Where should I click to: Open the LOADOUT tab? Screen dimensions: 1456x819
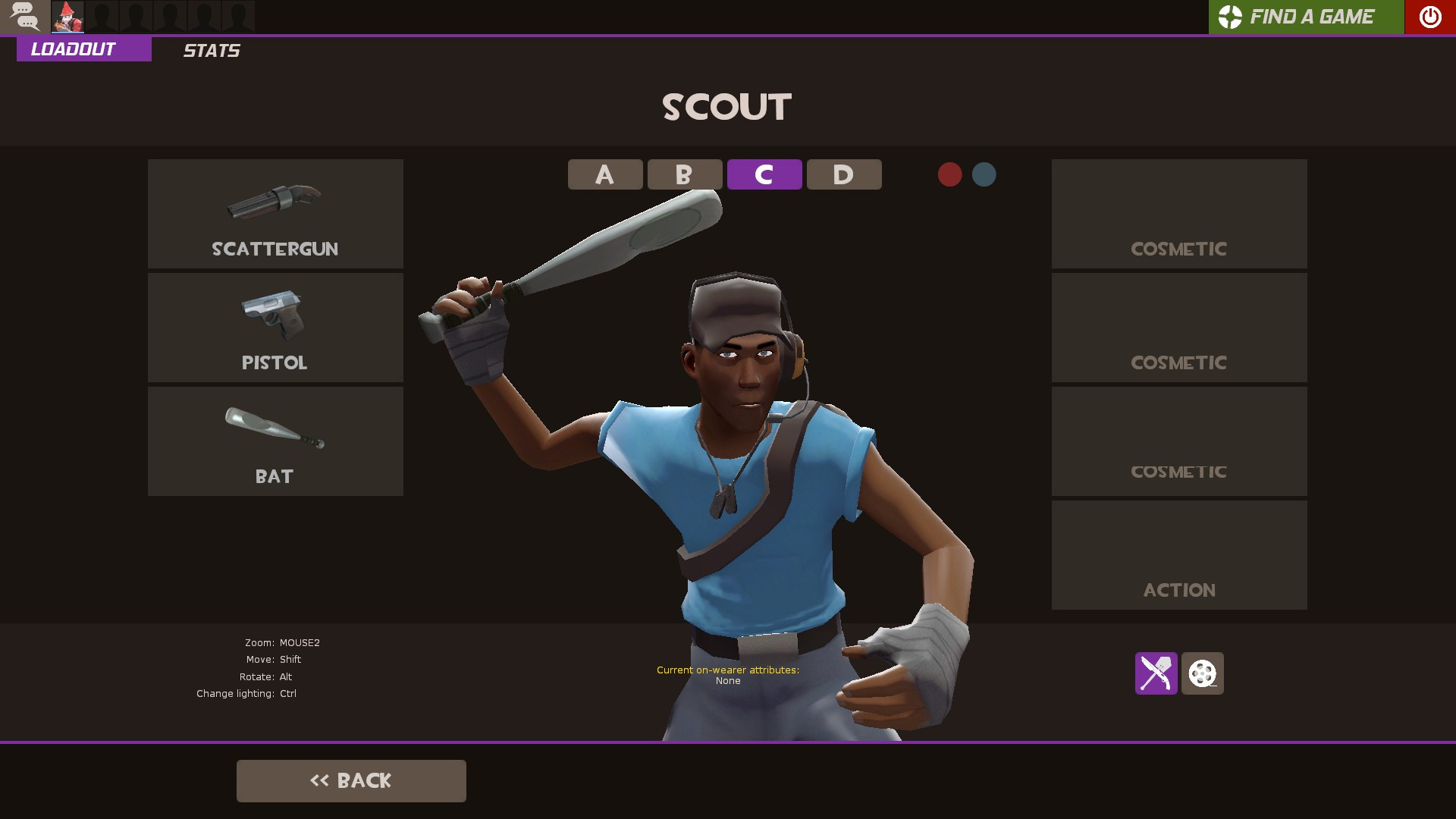click(72, 49)
